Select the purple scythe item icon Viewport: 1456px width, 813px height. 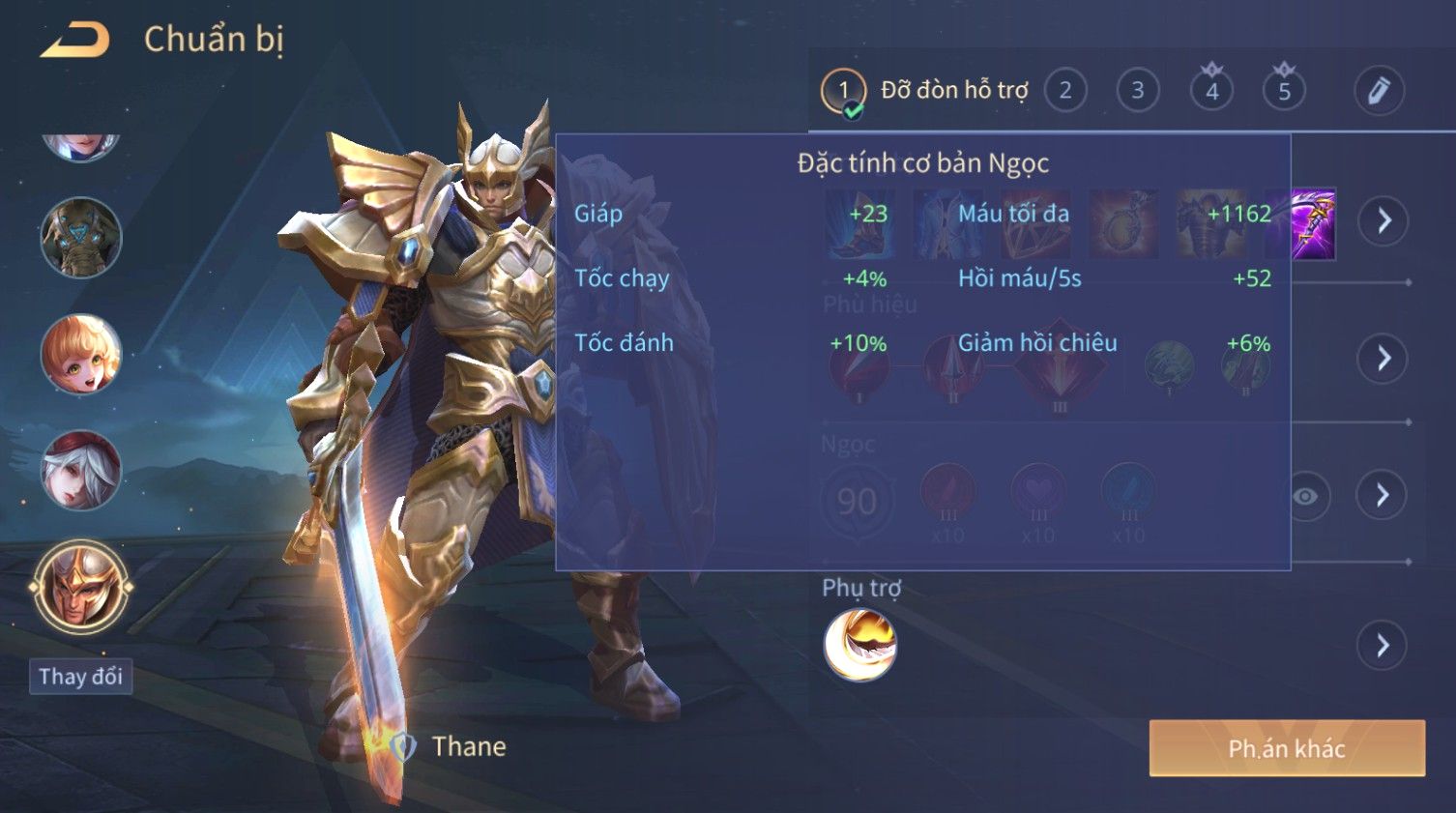click(1312, 224)
